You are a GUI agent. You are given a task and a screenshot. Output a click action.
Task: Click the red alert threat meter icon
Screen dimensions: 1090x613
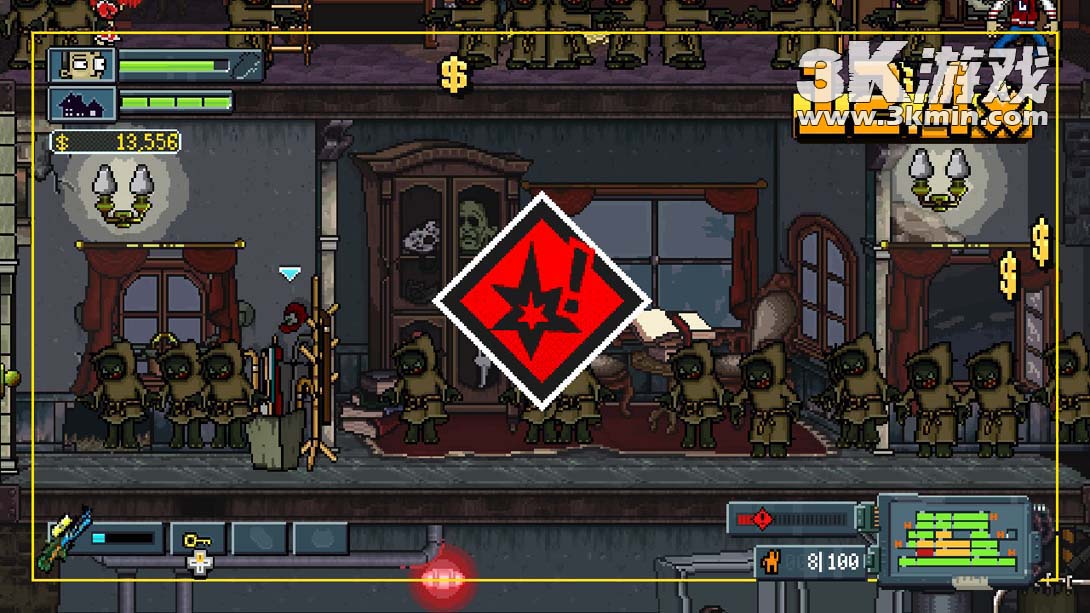pyautogui.click(x=762, y=519)
